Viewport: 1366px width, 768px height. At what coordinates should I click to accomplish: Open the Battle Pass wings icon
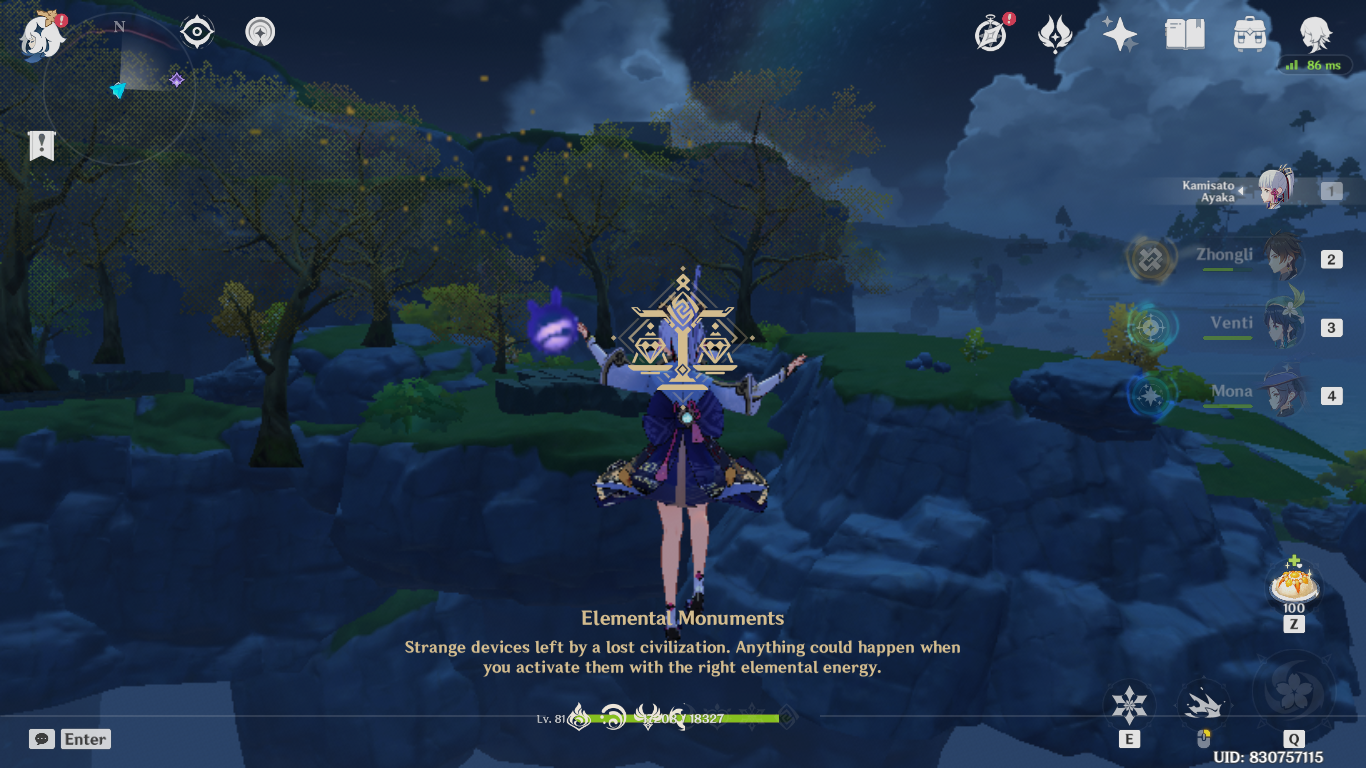(x=1054, y=32)
